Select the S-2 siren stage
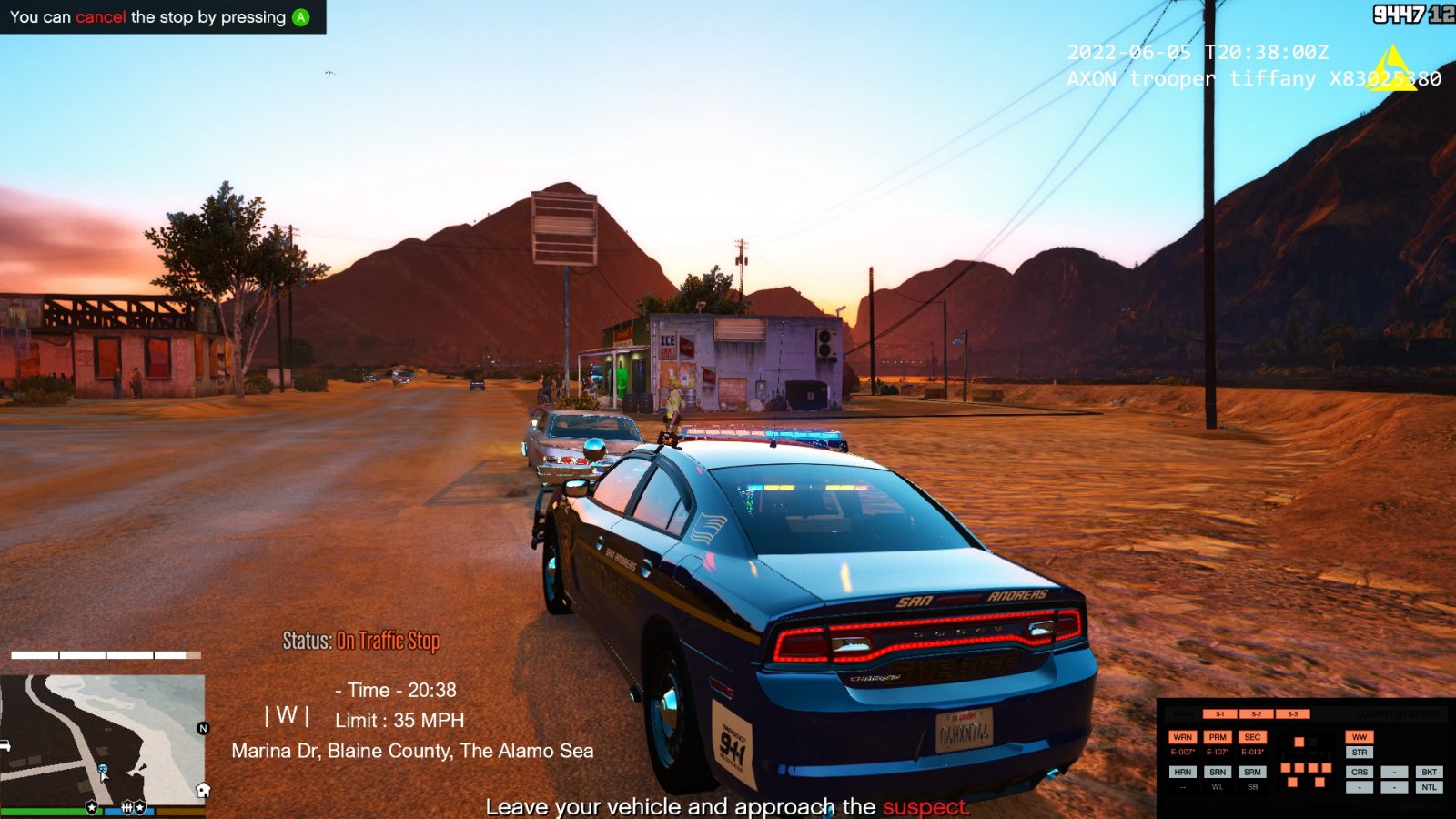The image size is (1456, 819). tap(1256, 714)
